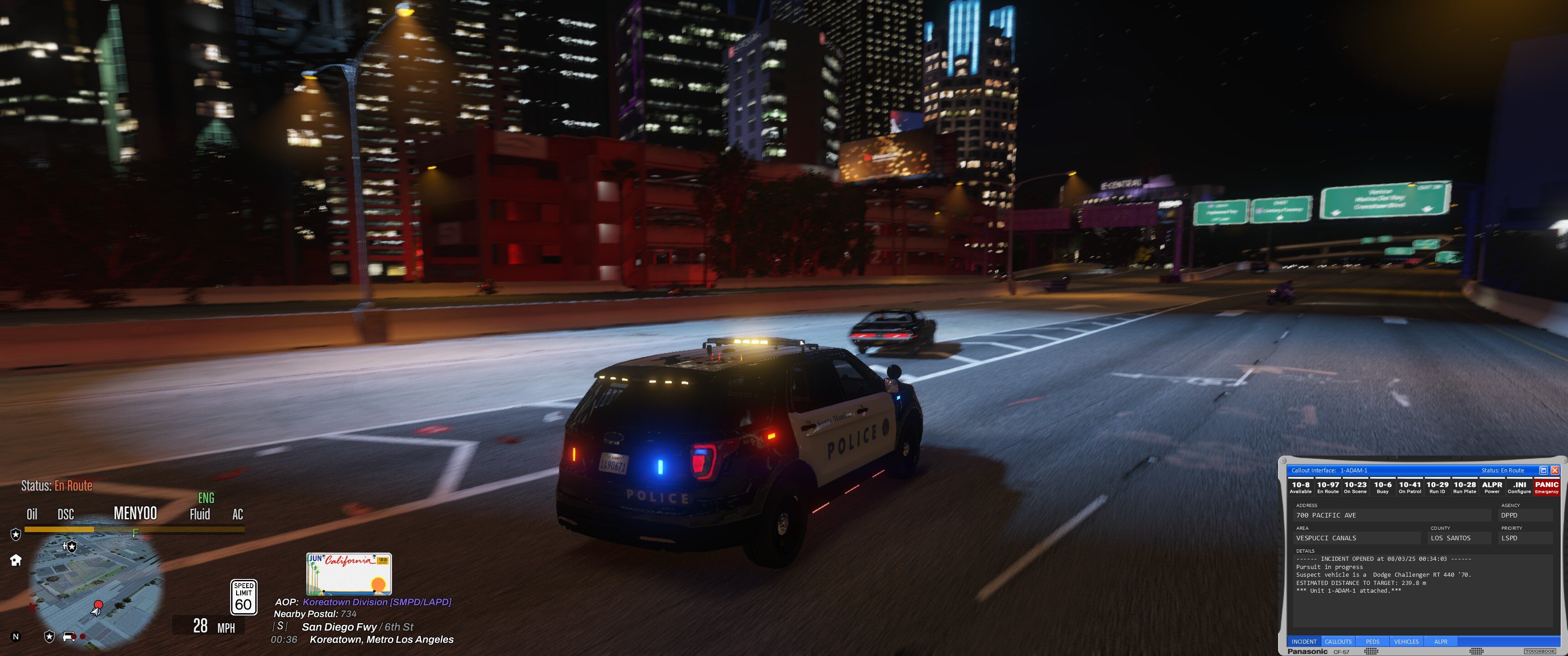This screenshot has height=656, width=1568.
Task: Set status to 10-8 Available
Action: click(x=1300, y=487)
